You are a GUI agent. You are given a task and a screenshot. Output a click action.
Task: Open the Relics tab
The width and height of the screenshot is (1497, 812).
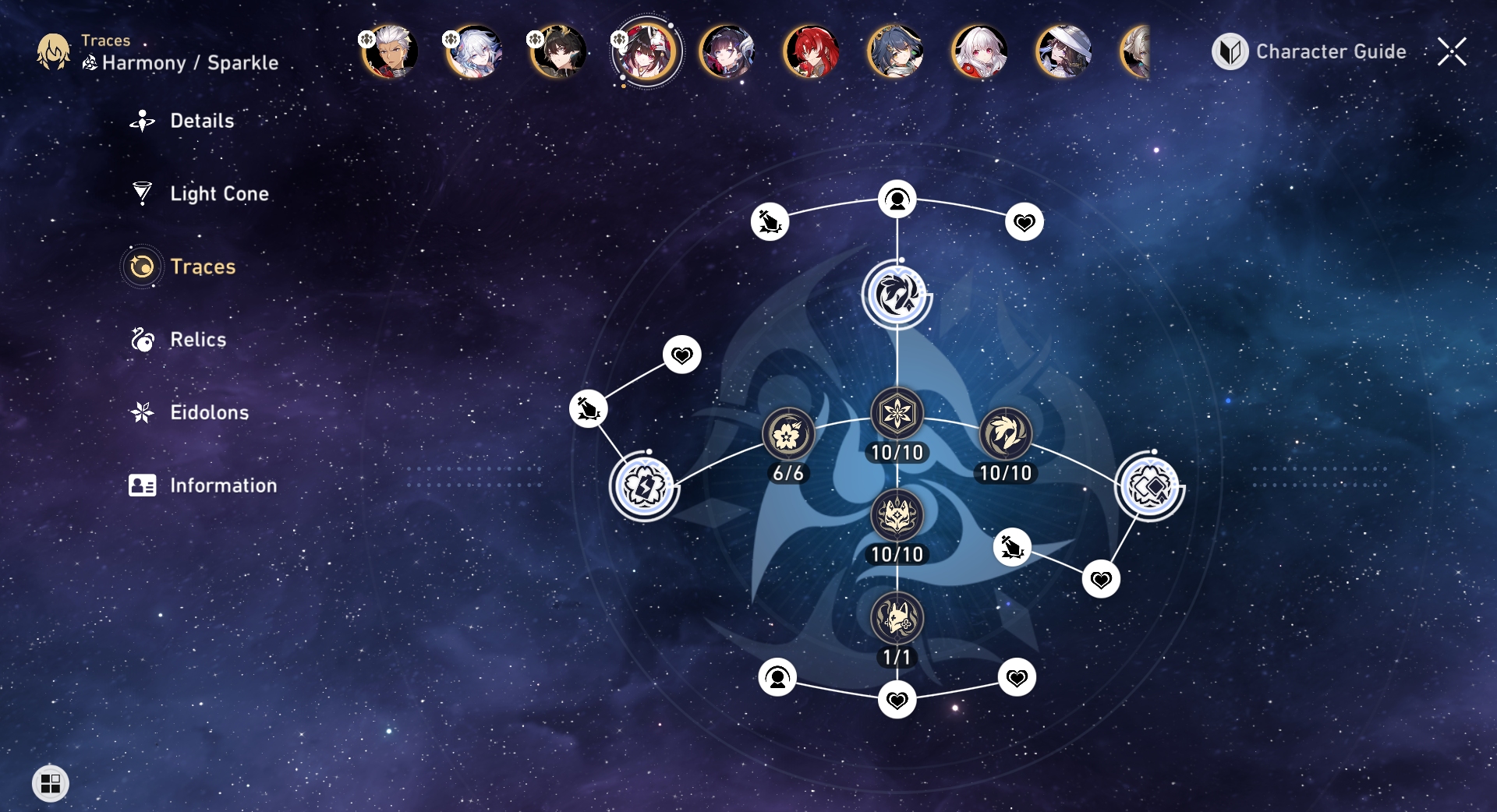point(197,340)
